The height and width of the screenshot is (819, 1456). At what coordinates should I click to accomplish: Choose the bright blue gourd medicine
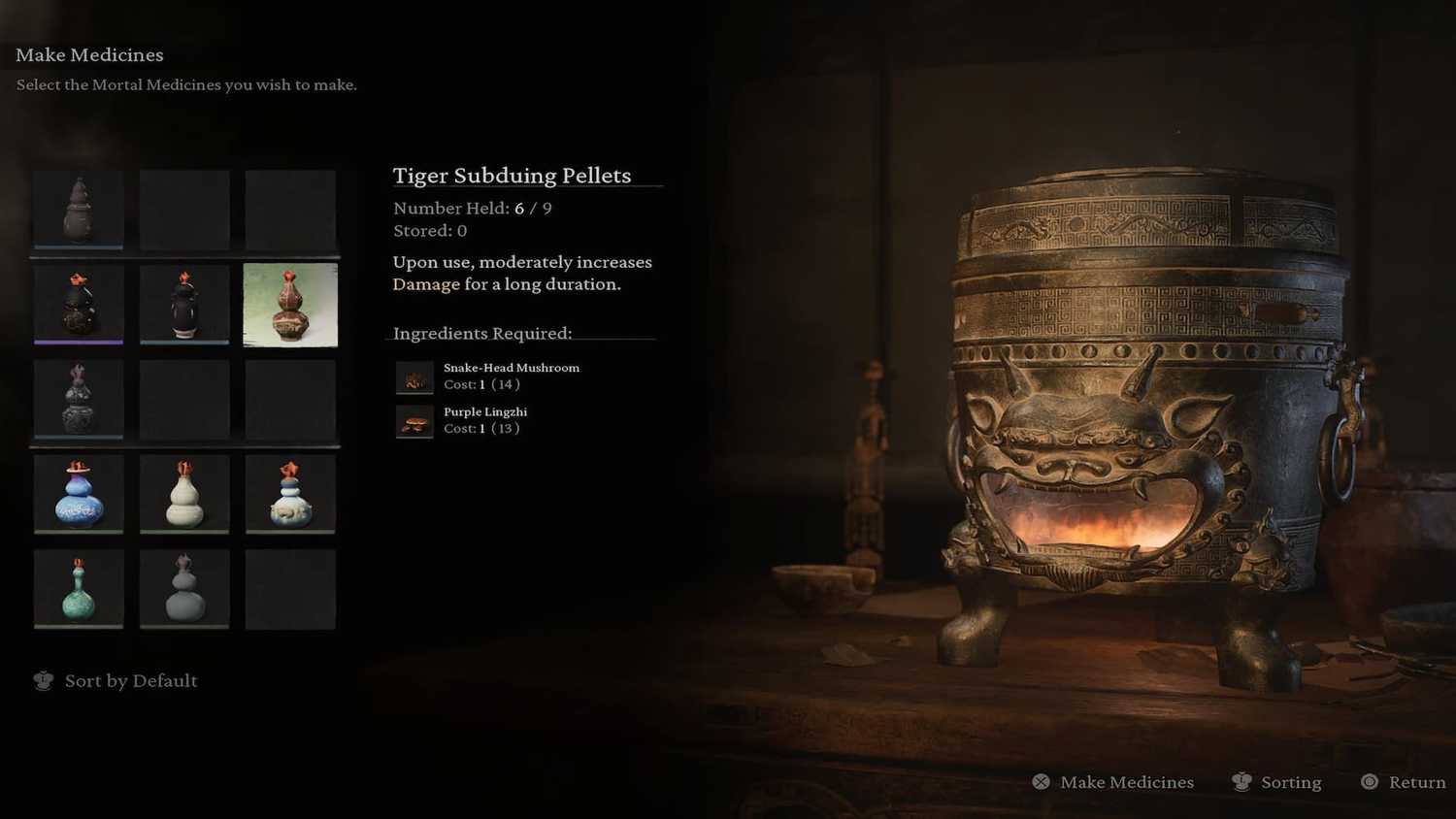pos(79,494)
